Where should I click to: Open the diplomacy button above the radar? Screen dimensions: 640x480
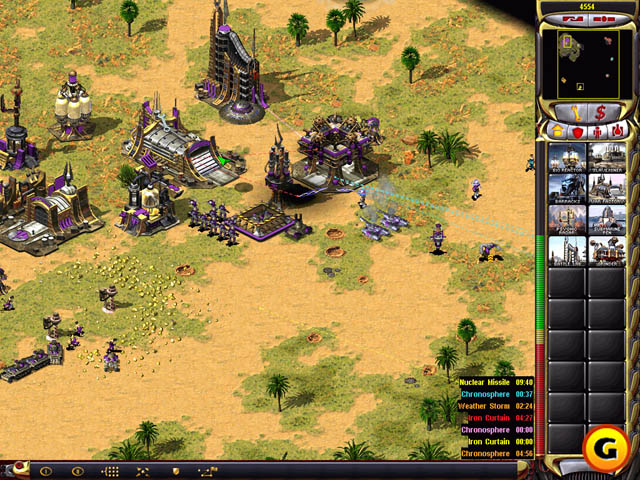[x=574, y=19]
